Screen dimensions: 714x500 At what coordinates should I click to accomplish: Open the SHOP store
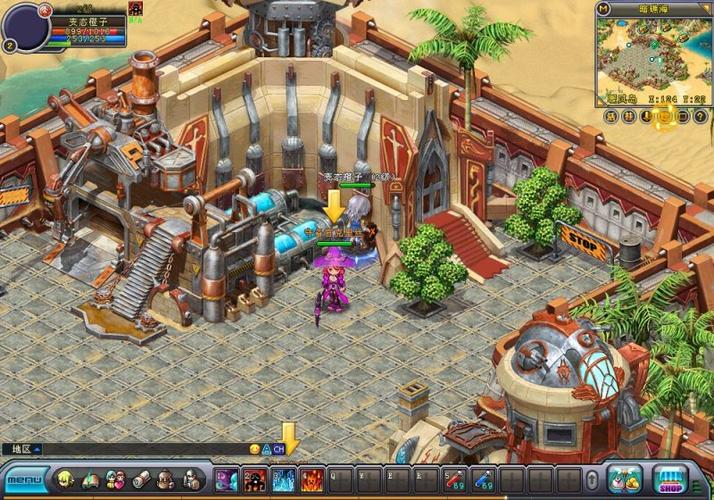[x=671, y=479]
